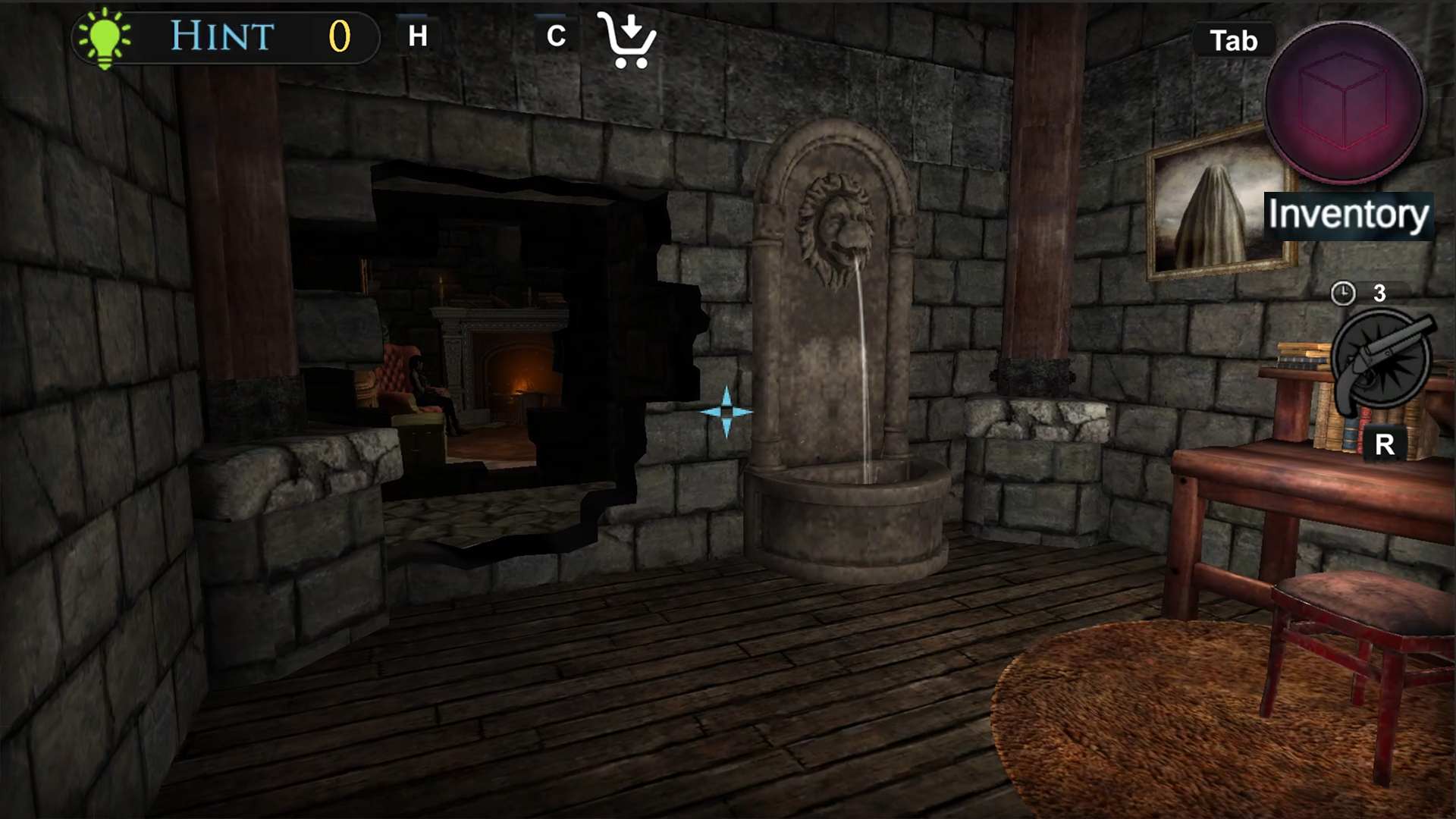This screenshot has height=819, width=1456.
Task: Click the yellow hint count numeral
Action: [x=339, y=35]
